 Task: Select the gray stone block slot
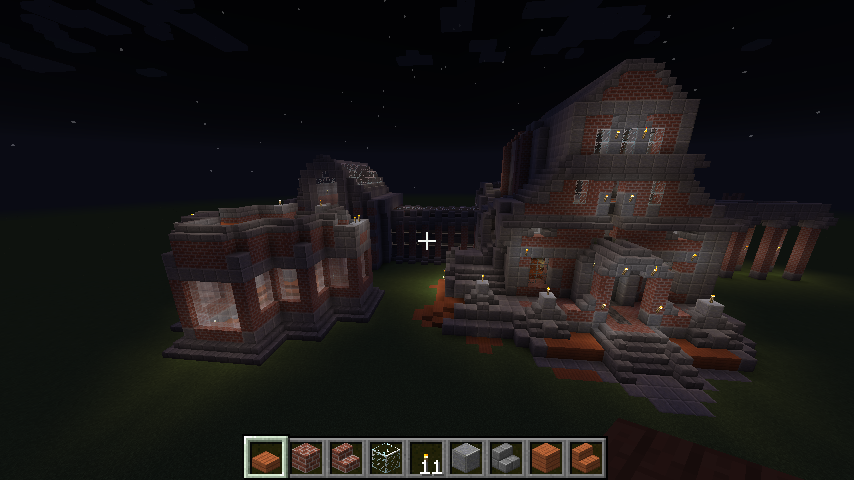466,458
